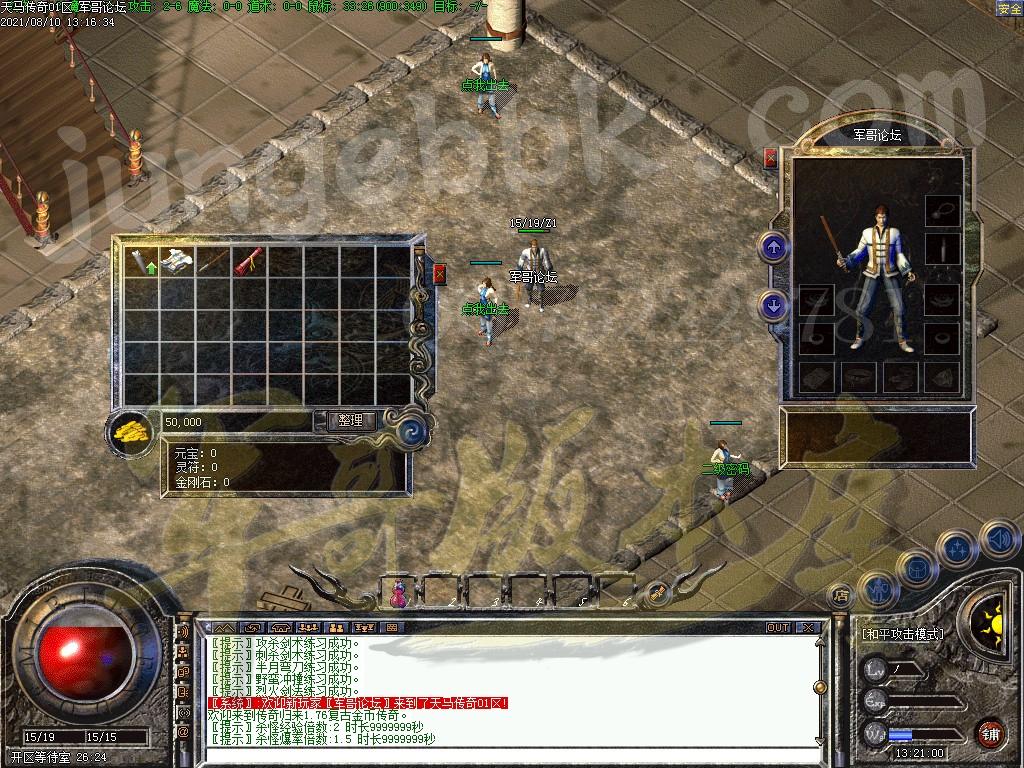Select the item with green arrow
Image resolution: width=1024 pixels, height=768 pixels.
pyautogui.click(x=141, y=261)
